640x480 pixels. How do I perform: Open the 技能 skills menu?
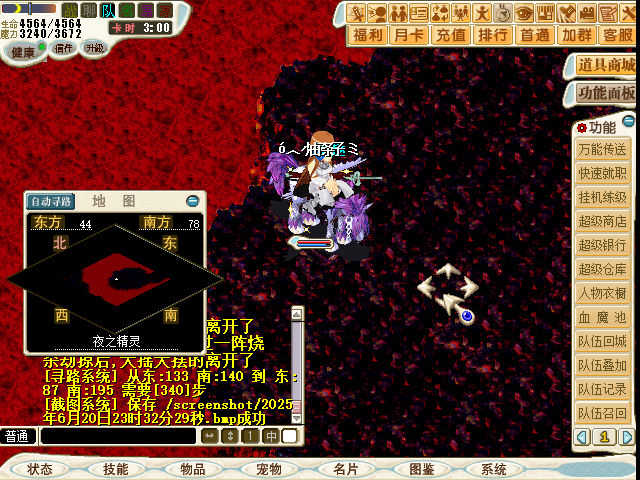pos(115,469)
